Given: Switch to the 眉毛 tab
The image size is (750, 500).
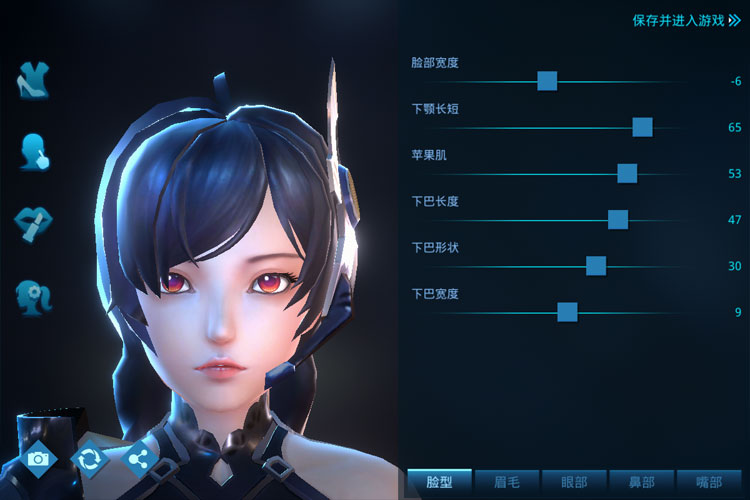Looking at the screenshot, I should pyautogui.click(x=507, y=482).
